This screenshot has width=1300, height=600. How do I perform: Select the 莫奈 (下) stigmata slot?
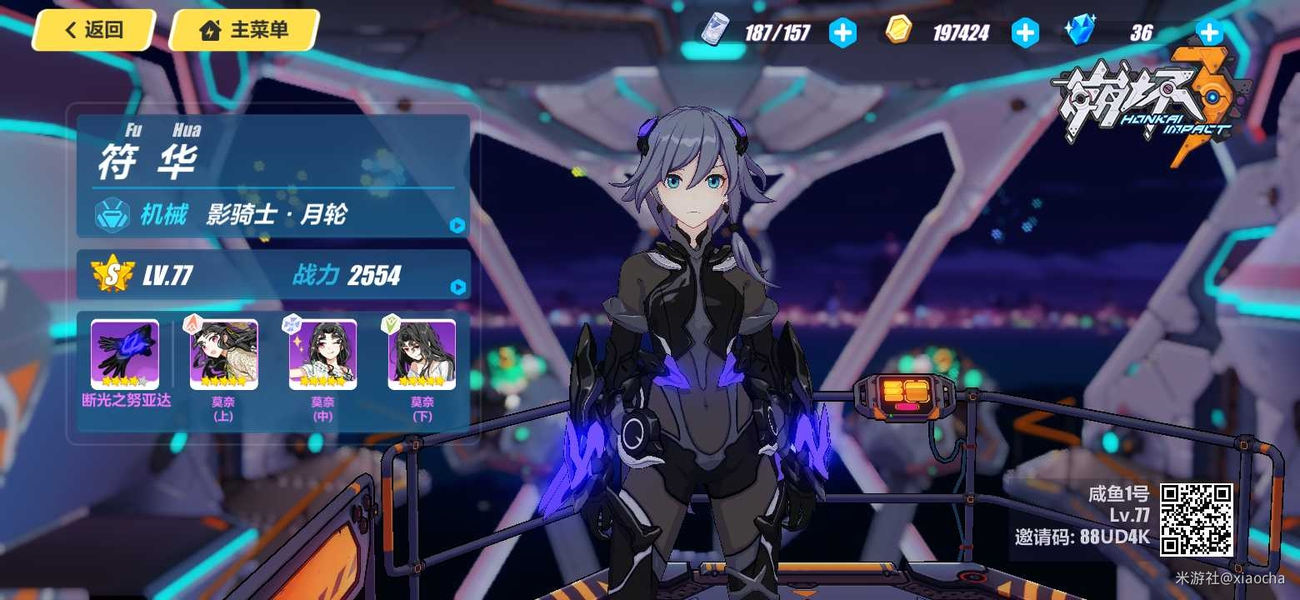tap(422, 355)
